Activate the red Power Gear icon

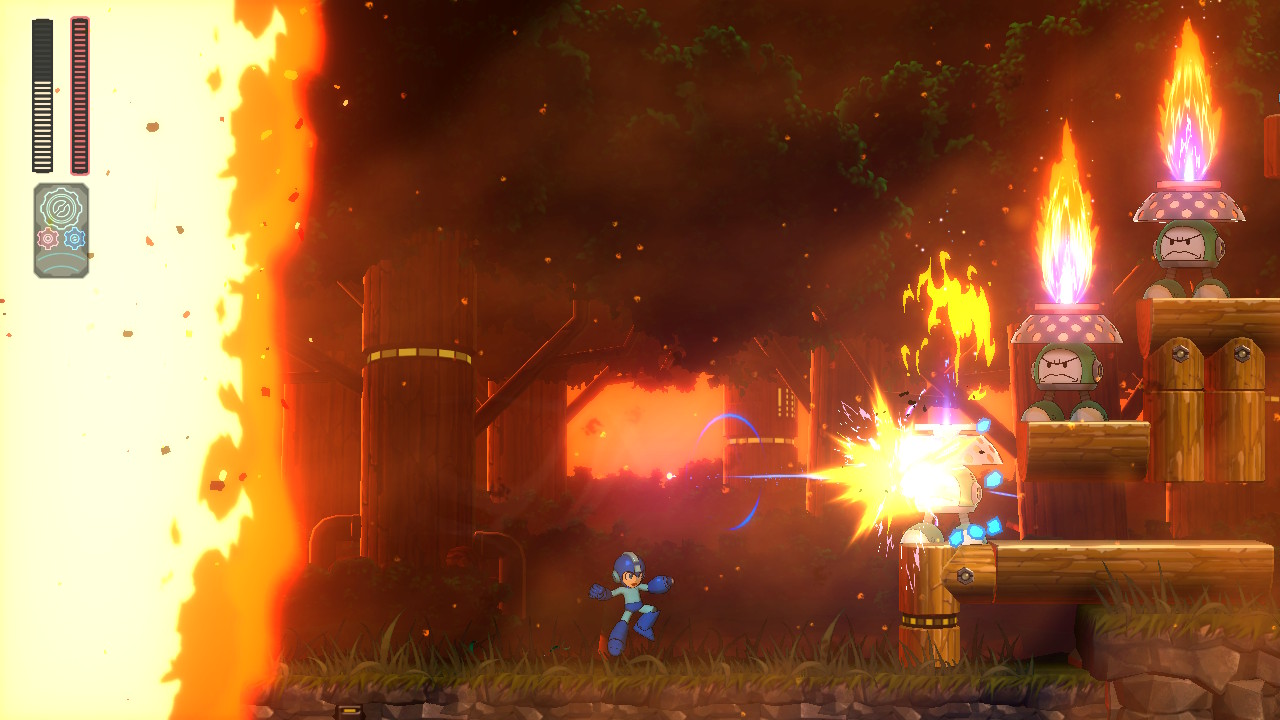point(47,238)
